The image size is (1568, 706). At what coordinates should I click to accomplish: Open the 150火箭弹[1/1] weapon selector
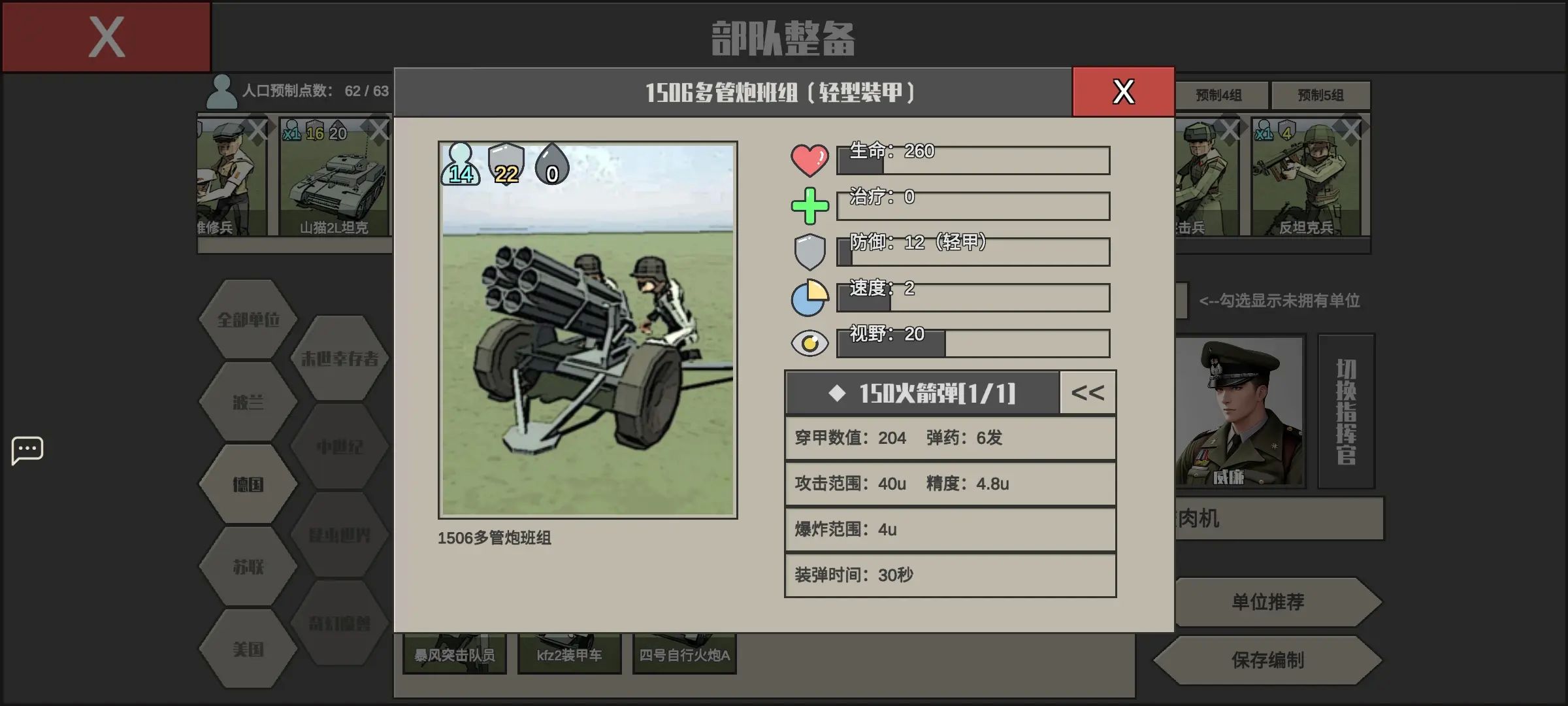tap(923, 392)
